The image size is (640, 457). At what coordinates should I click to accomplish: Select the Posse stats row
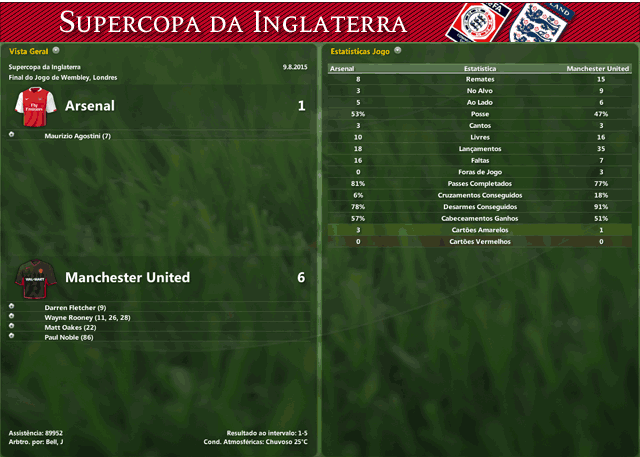pyautogui.click(x=480, y=114)
